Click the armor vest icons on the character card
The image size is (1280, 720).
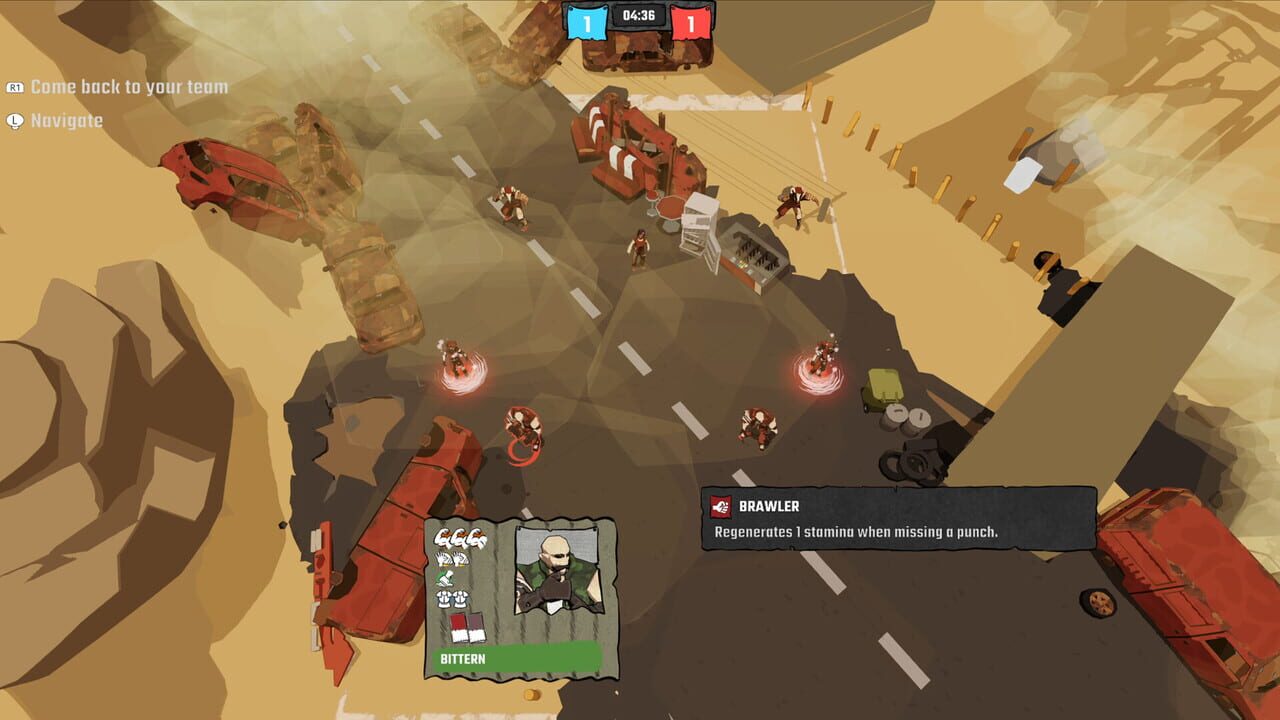click(452, 599)
